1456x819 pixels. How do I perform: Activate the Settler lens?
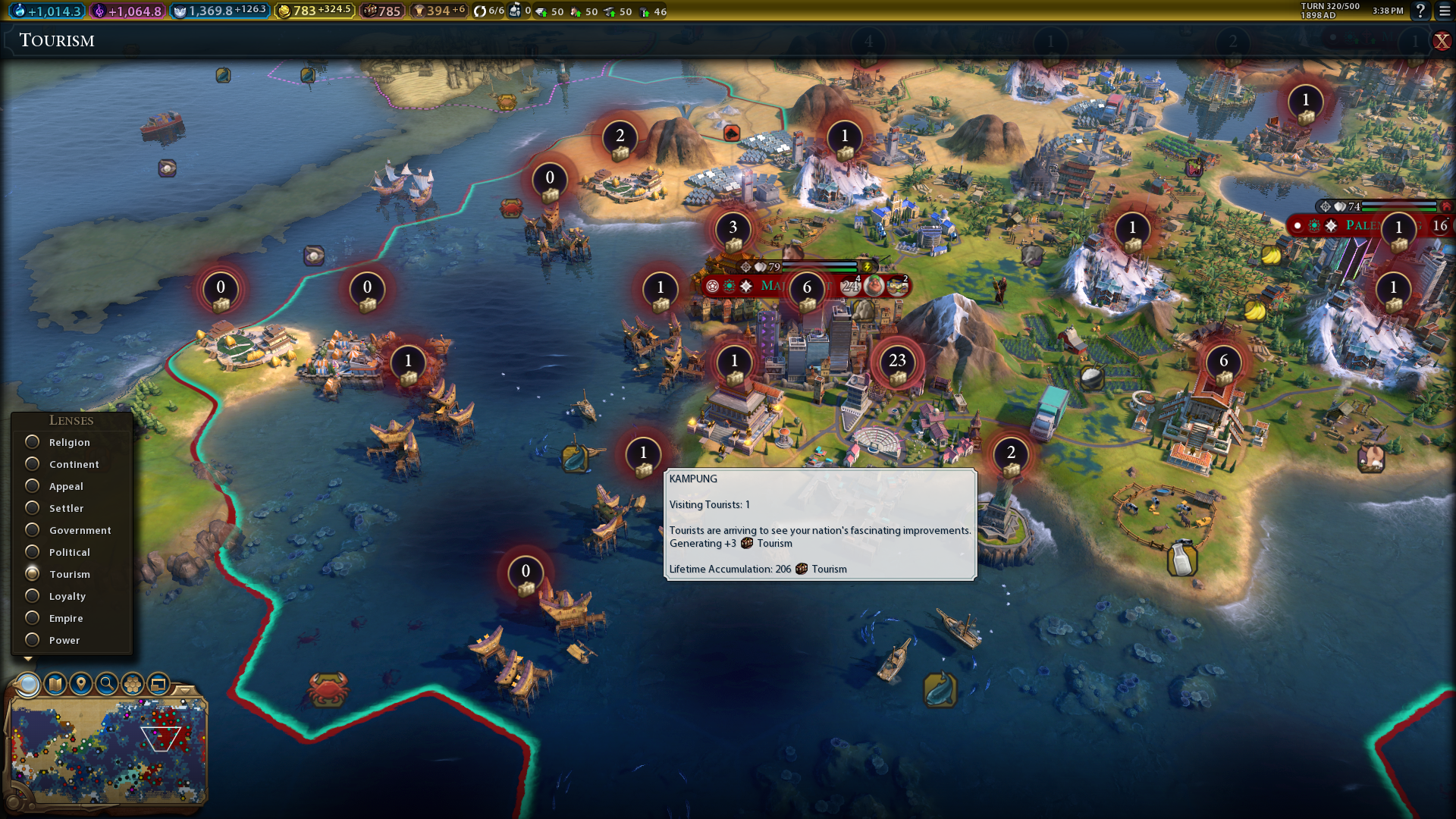(x=33, y=508)
